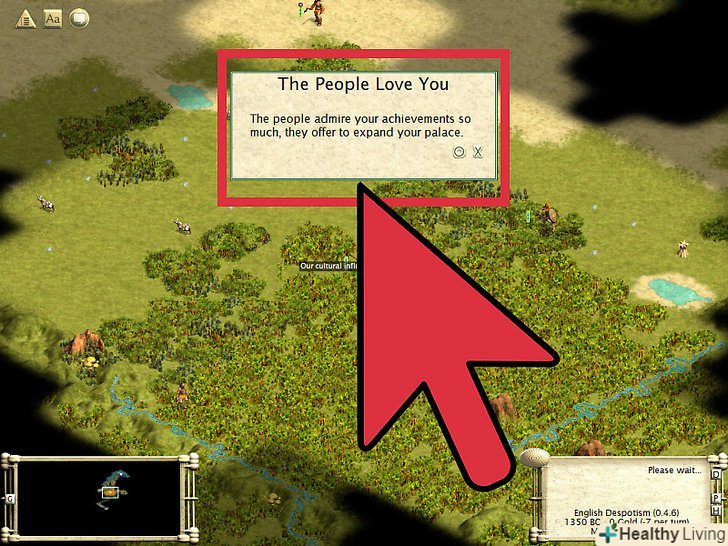Click the H button on the info panel
The height and width of the screenshot is (546, 728).
click(x=714, y=510)
